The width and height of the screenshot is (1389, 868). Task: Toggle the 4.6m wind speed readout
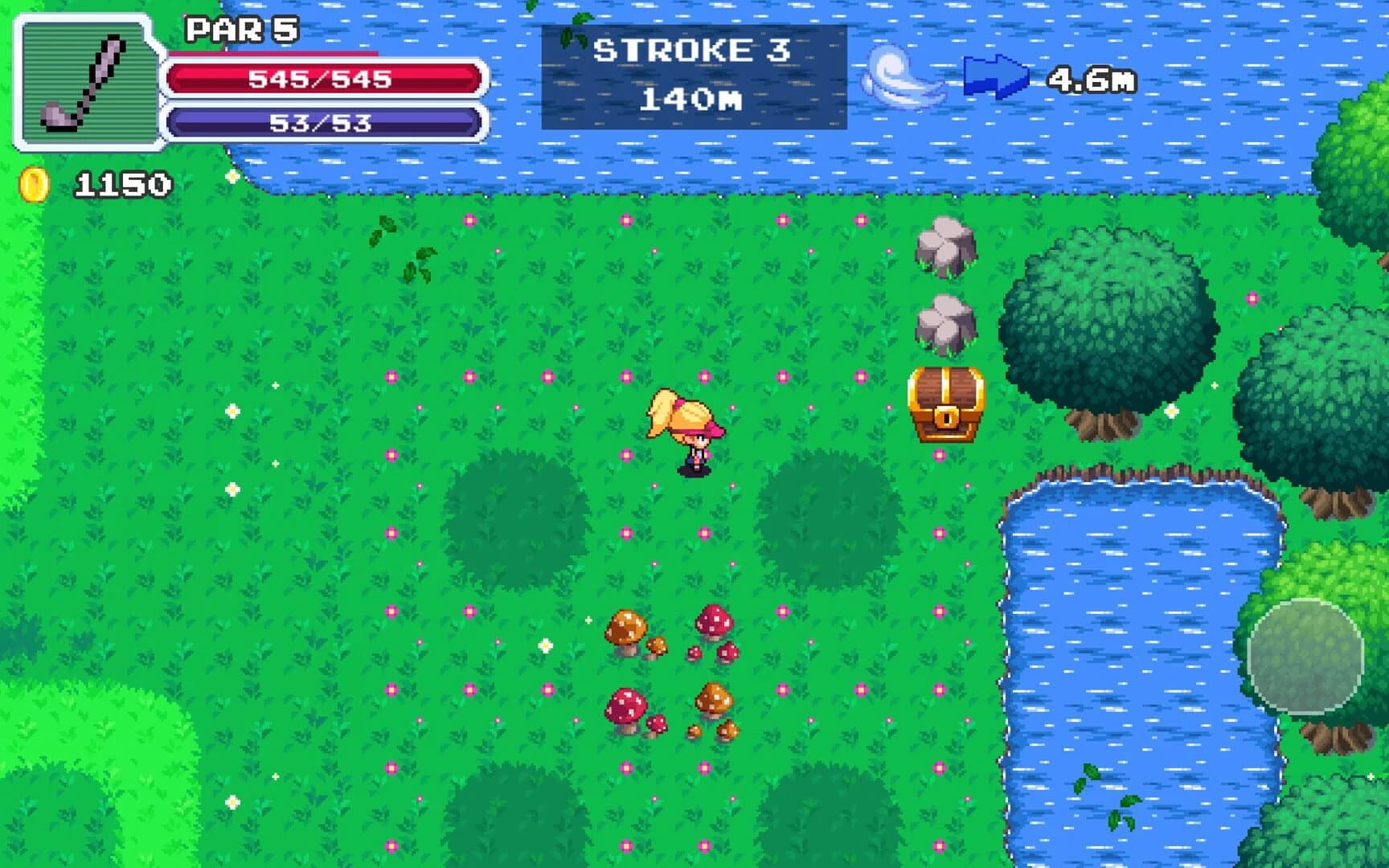coord(1093,76)
